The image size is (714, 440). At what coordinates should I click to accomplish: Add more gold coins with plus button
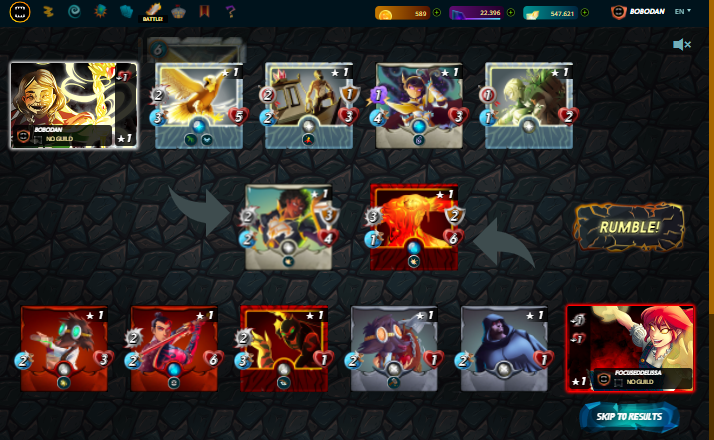click(437, 13)
